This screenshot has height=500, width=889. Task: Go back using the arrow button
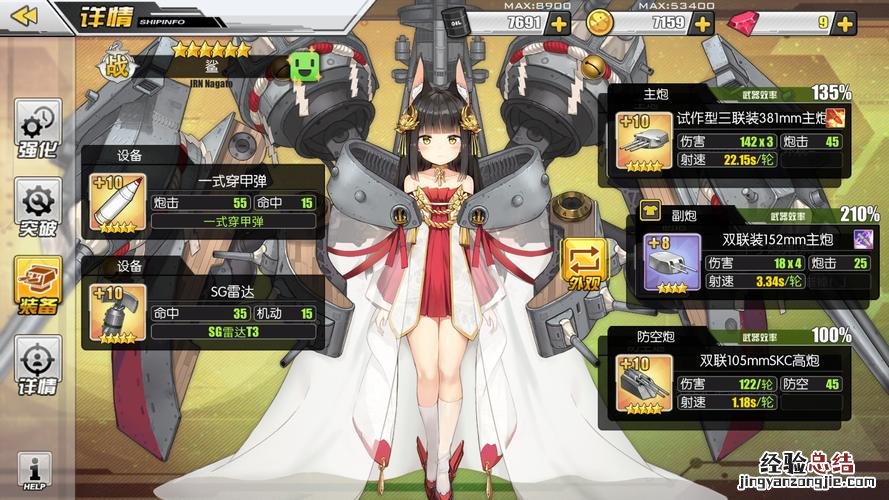pos(24,16)
